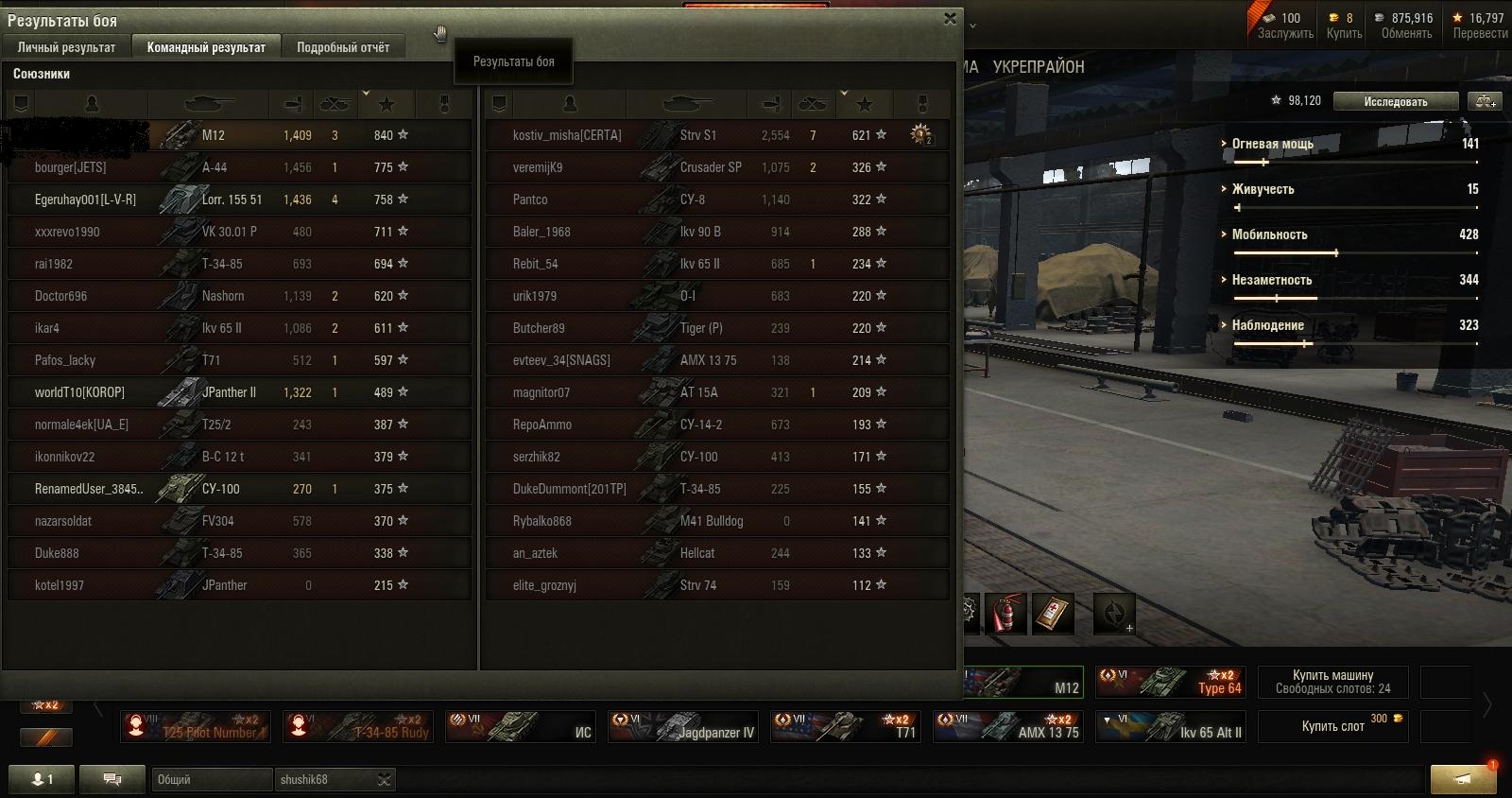Image resolution: width=1512 pixels, height=798 pixels.
Task: Select the fire extinguisher consumable slot
Action: tap(1005, 614)
